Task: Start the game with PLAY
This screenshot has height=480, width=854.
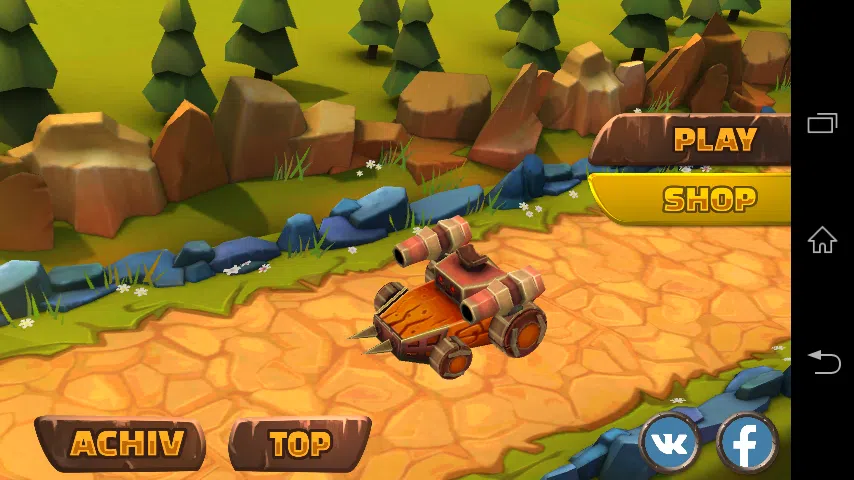Action: pyautogui.click(x=714, y=139)
